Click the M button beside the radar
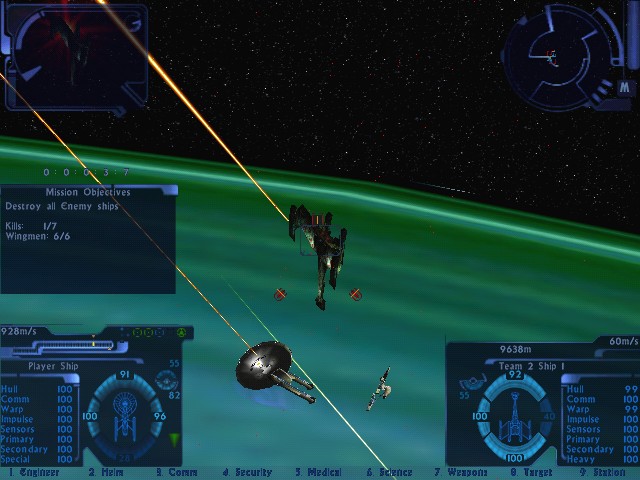 coord(623,87)
